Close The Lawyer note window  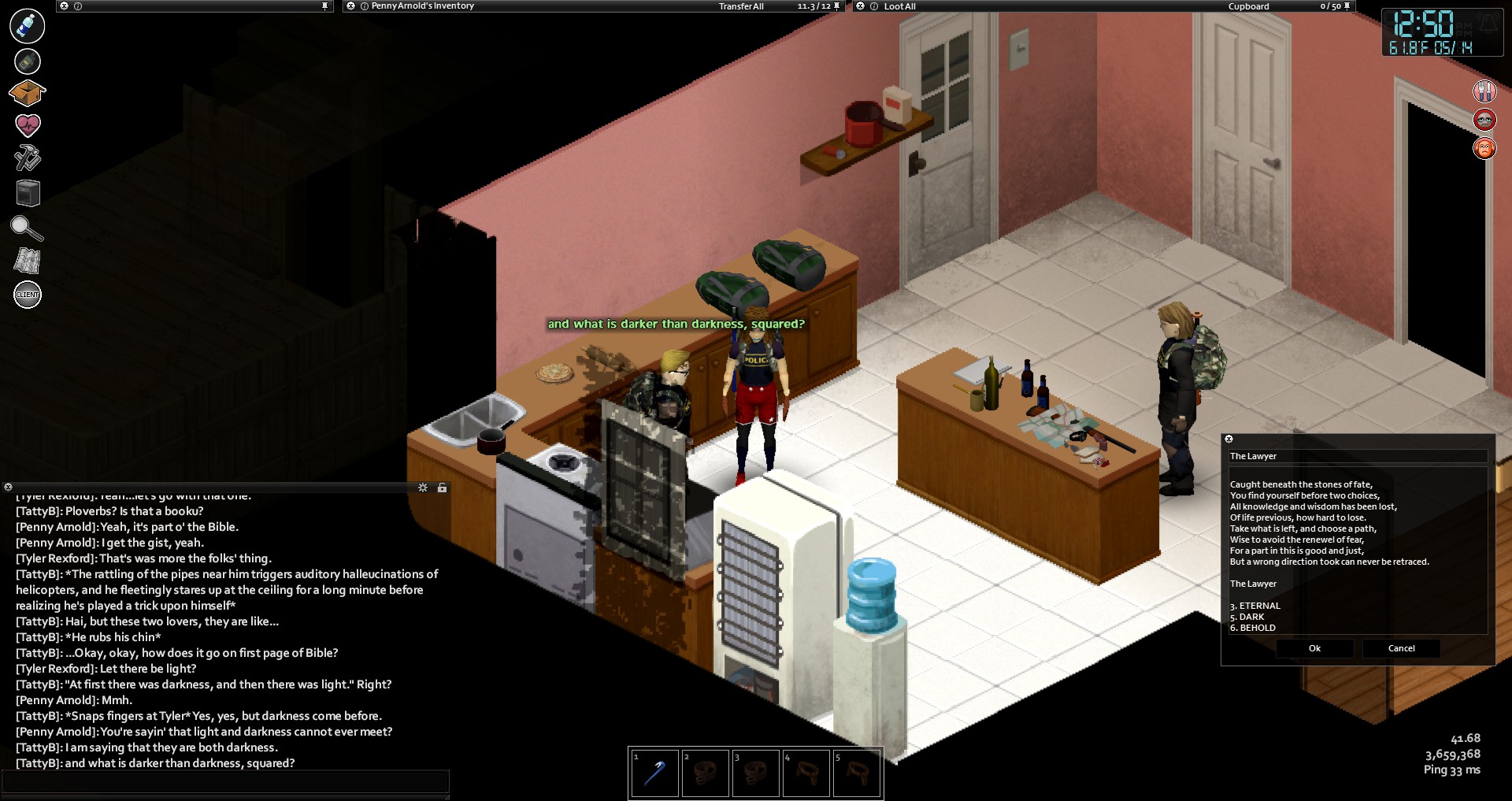(x=1228, y=439)
